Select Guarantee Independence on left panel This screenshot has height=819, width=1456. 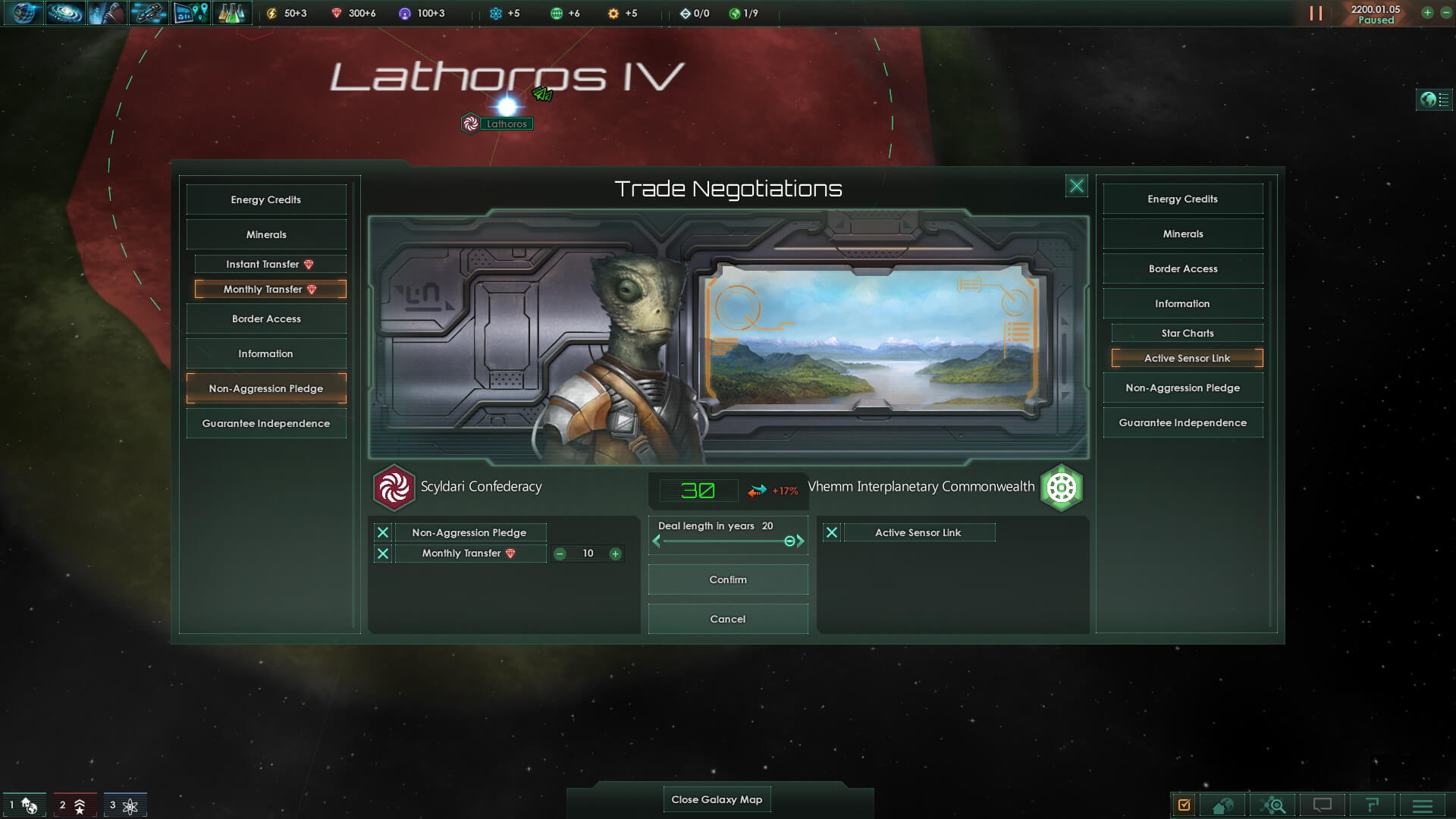265,422
